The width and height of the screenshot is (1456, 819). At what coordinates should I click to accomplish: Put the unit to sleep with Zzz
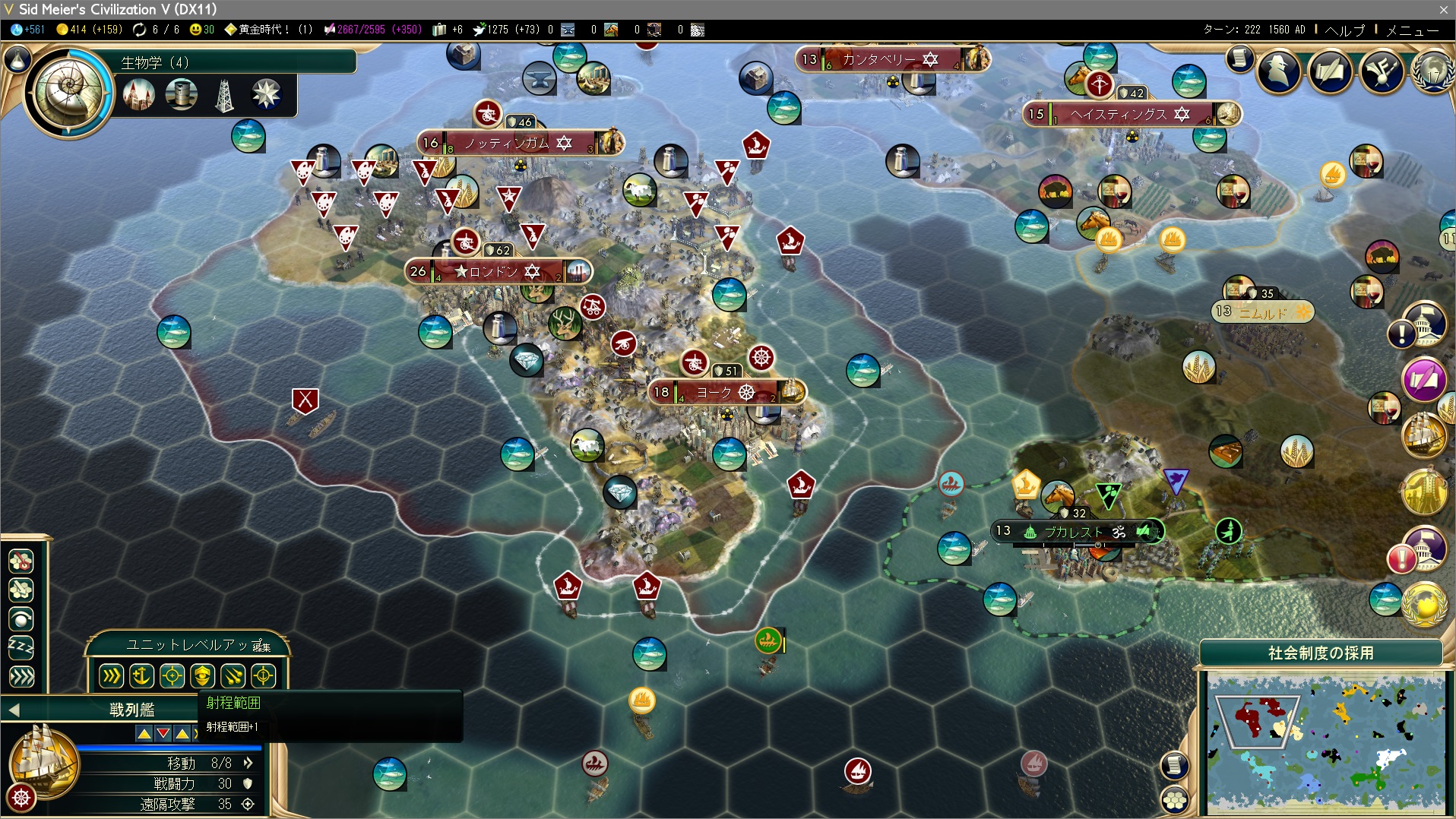(21, 648)
